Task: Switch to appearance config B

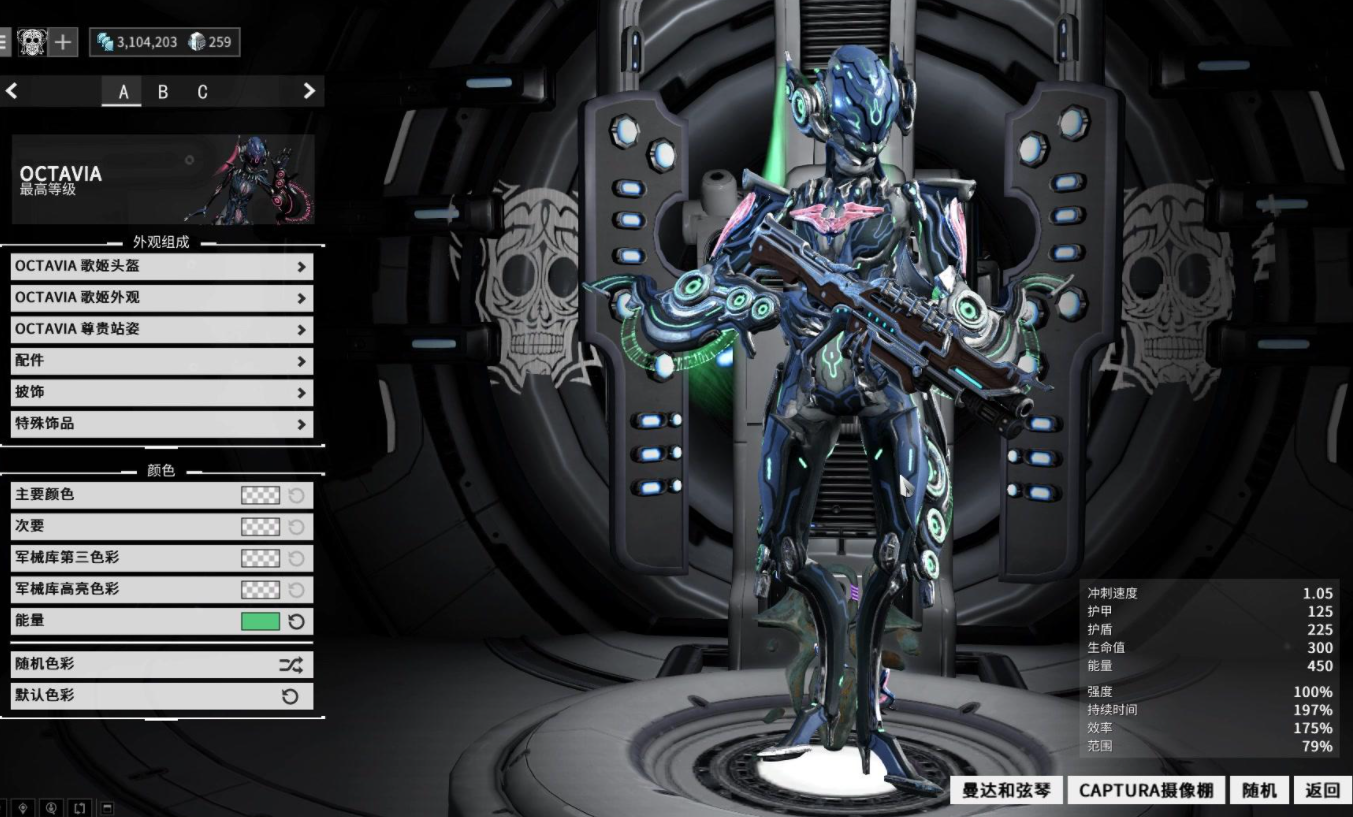Action: tap(163, 92)
